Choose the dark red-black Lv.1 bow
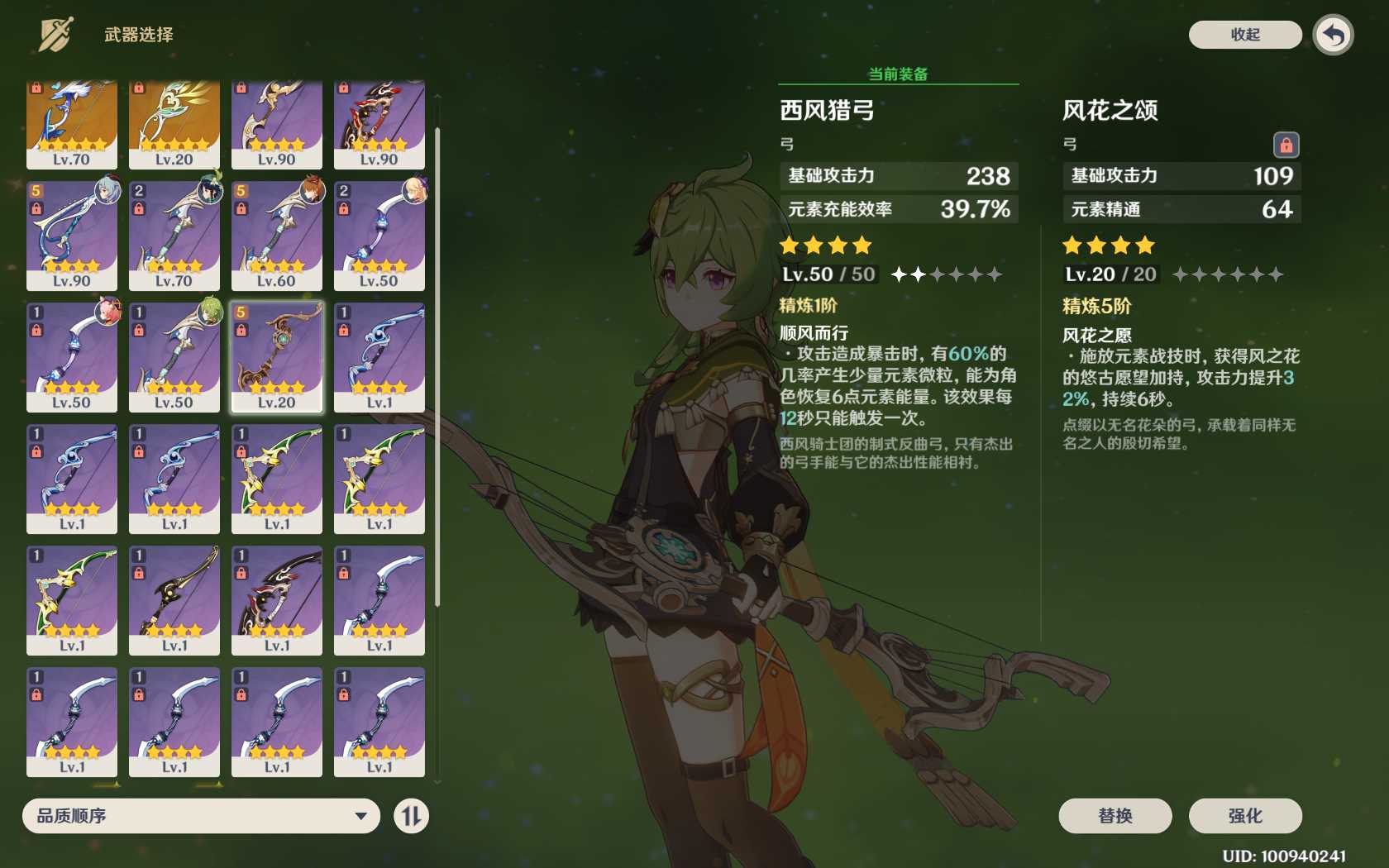 [x=277, y=599]
